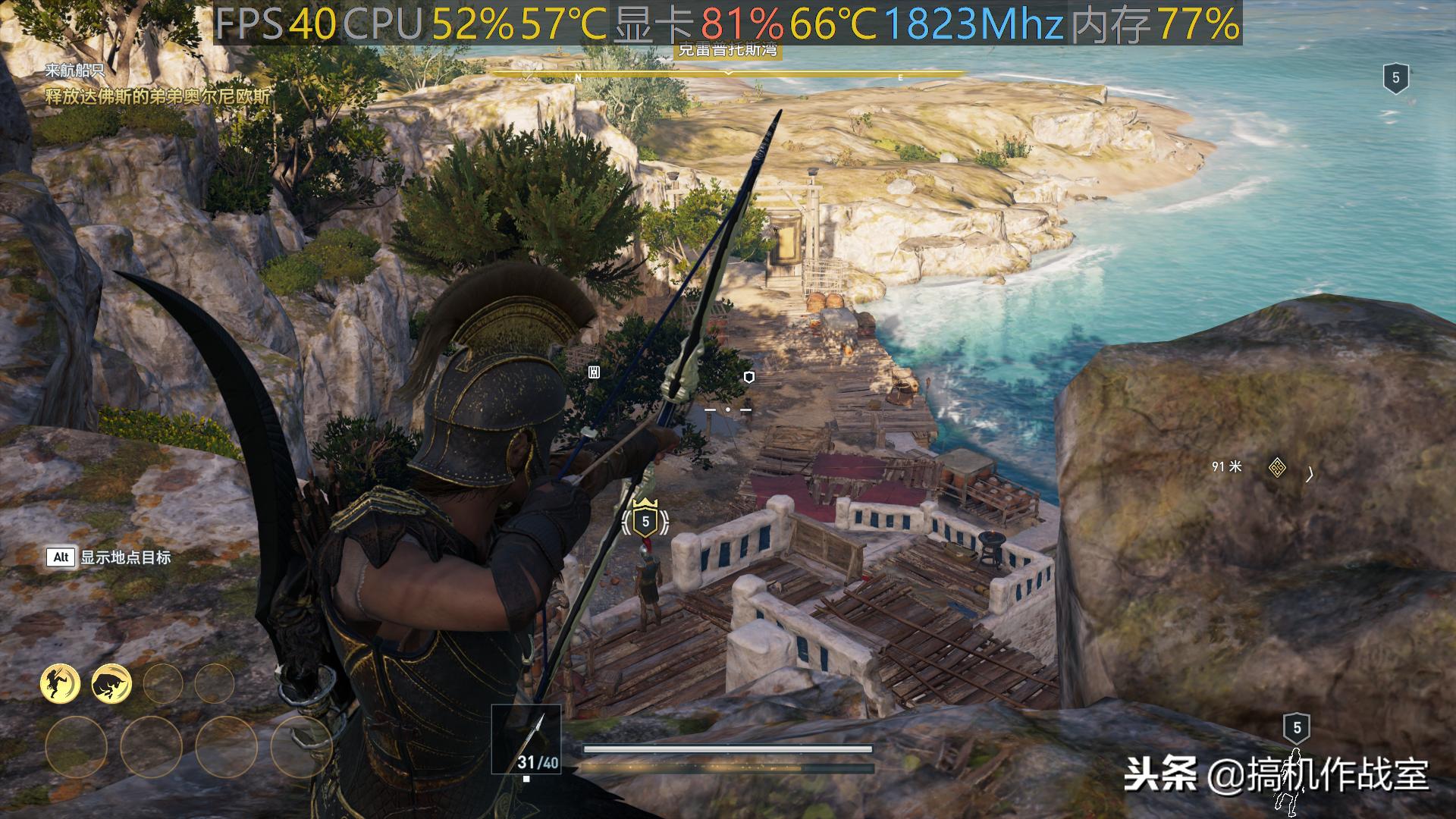Select the arrow ammo slot
The width and height of the screenshot is (1456, 819).
pos(526,739)
